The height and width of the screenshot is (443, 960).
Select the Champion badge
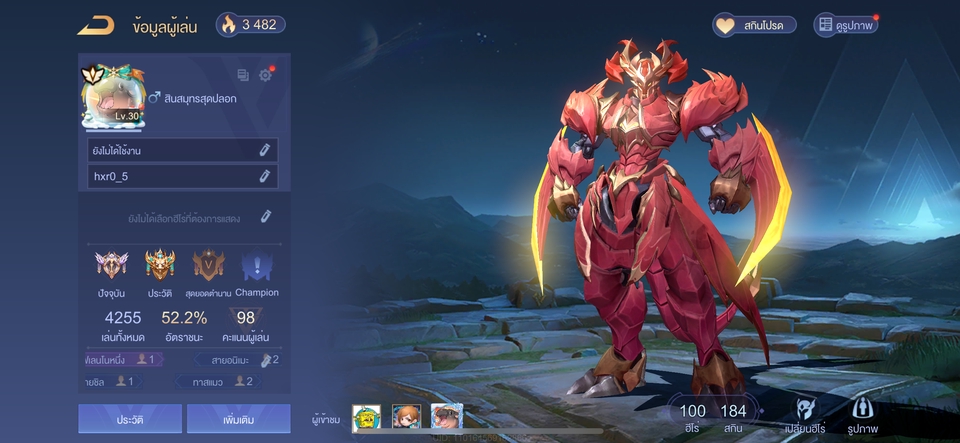257,266
